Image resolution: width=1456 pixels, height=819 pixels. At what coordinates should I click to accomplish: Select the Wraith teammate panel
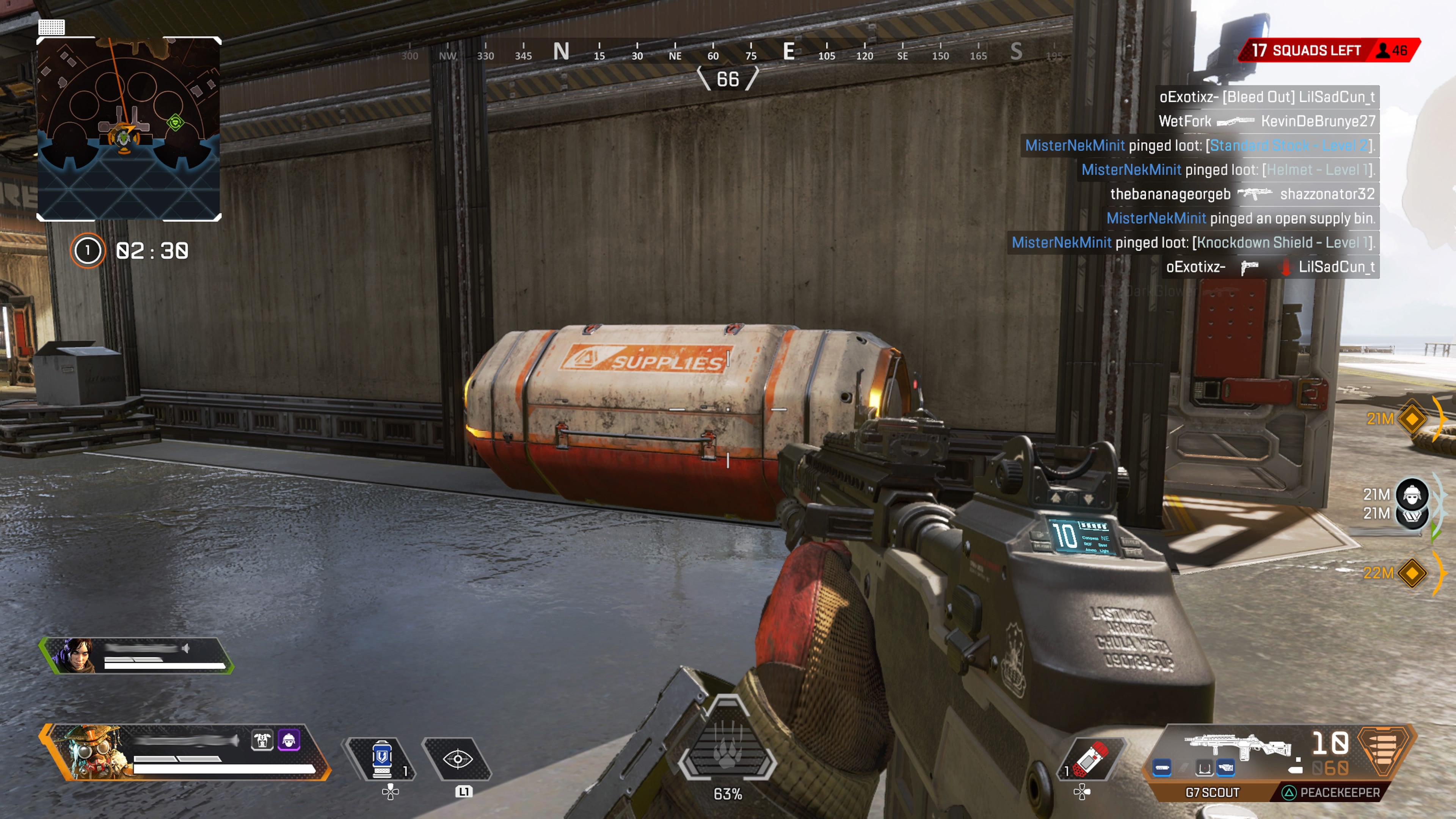(x=136, y=655)
